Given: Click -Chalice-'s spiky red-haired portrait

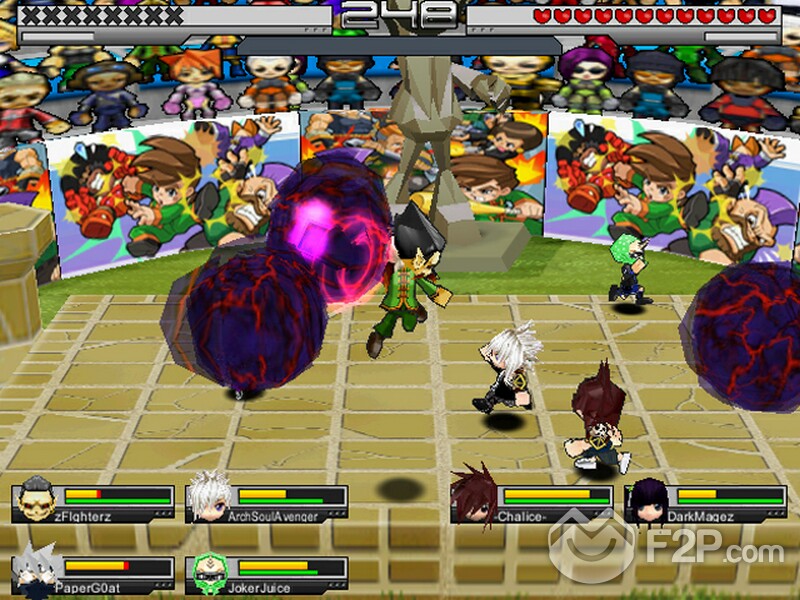Looking at the screenshot, I should pyautogui.click(x=473, y=495).
